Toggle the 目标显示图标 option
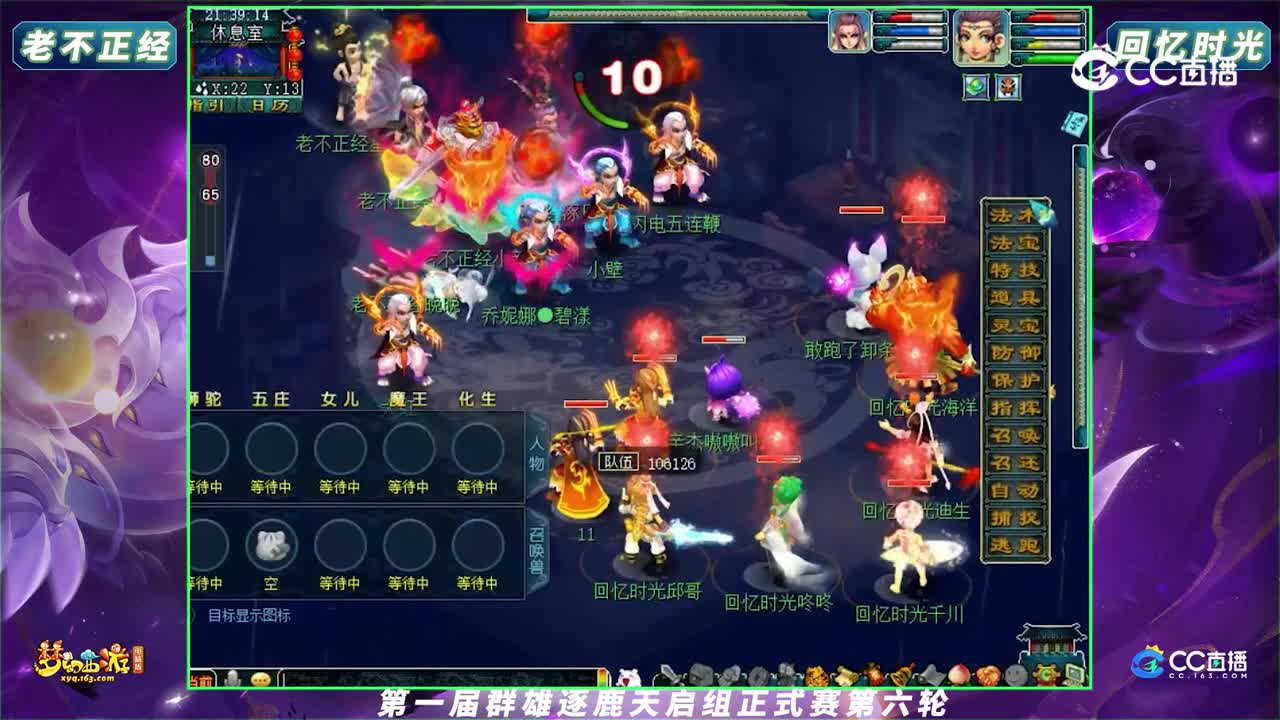Screen dimensions: 1280x720 [248, 614]
